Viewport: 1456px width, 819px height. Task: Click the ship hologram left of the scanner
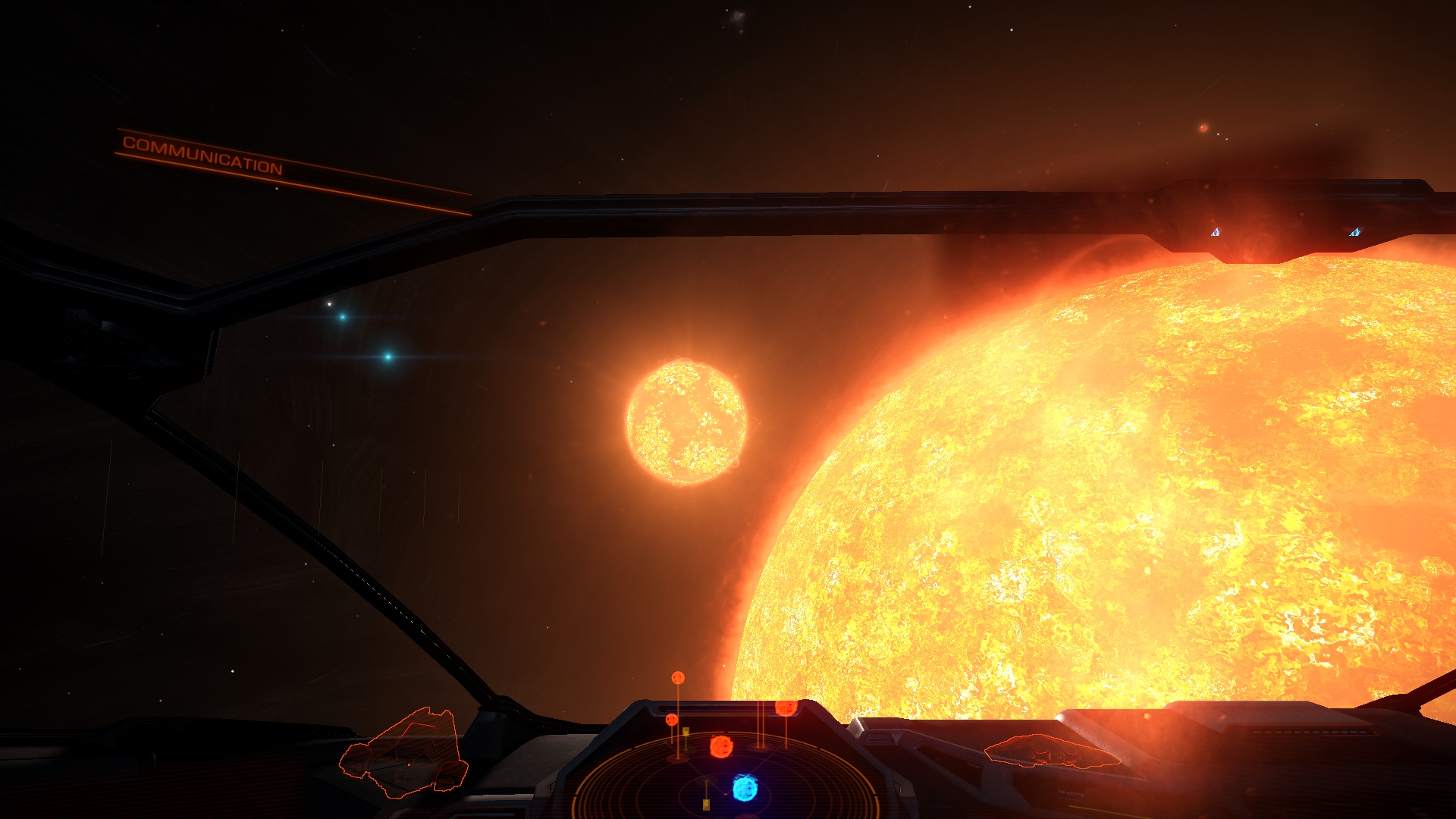click(x=405, y=753)
